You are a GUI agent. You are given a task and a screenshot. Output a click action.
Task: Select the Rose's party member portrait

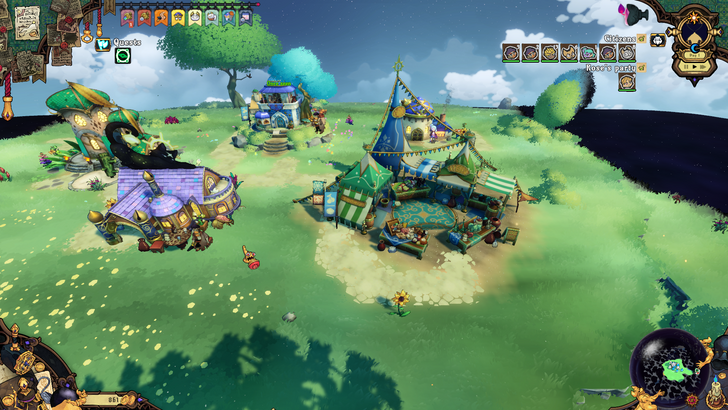coord(627,82)
